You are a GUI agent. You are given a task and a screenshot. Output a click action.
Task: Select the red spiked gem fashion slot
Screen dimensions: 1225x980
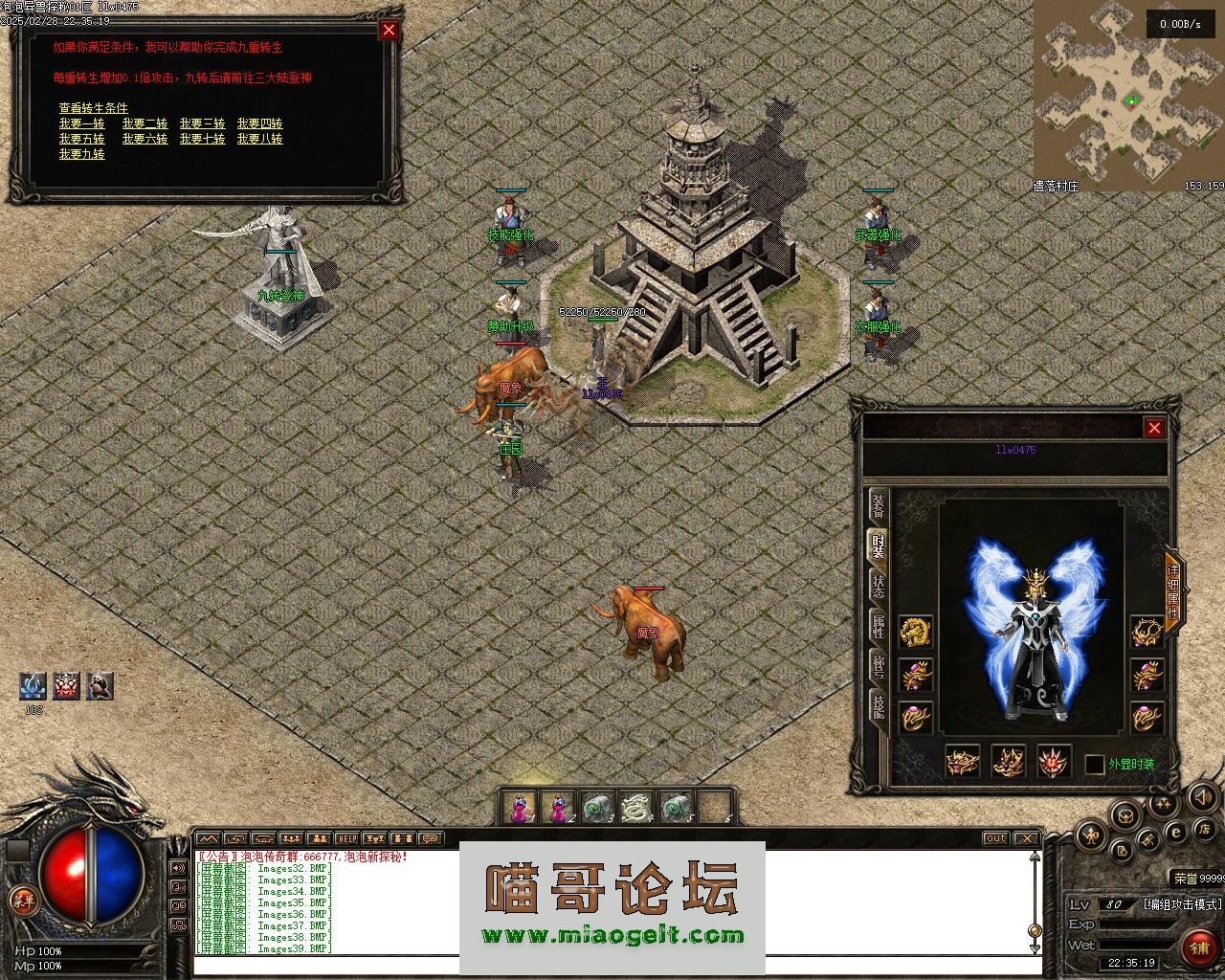[x=1054, y=762]
